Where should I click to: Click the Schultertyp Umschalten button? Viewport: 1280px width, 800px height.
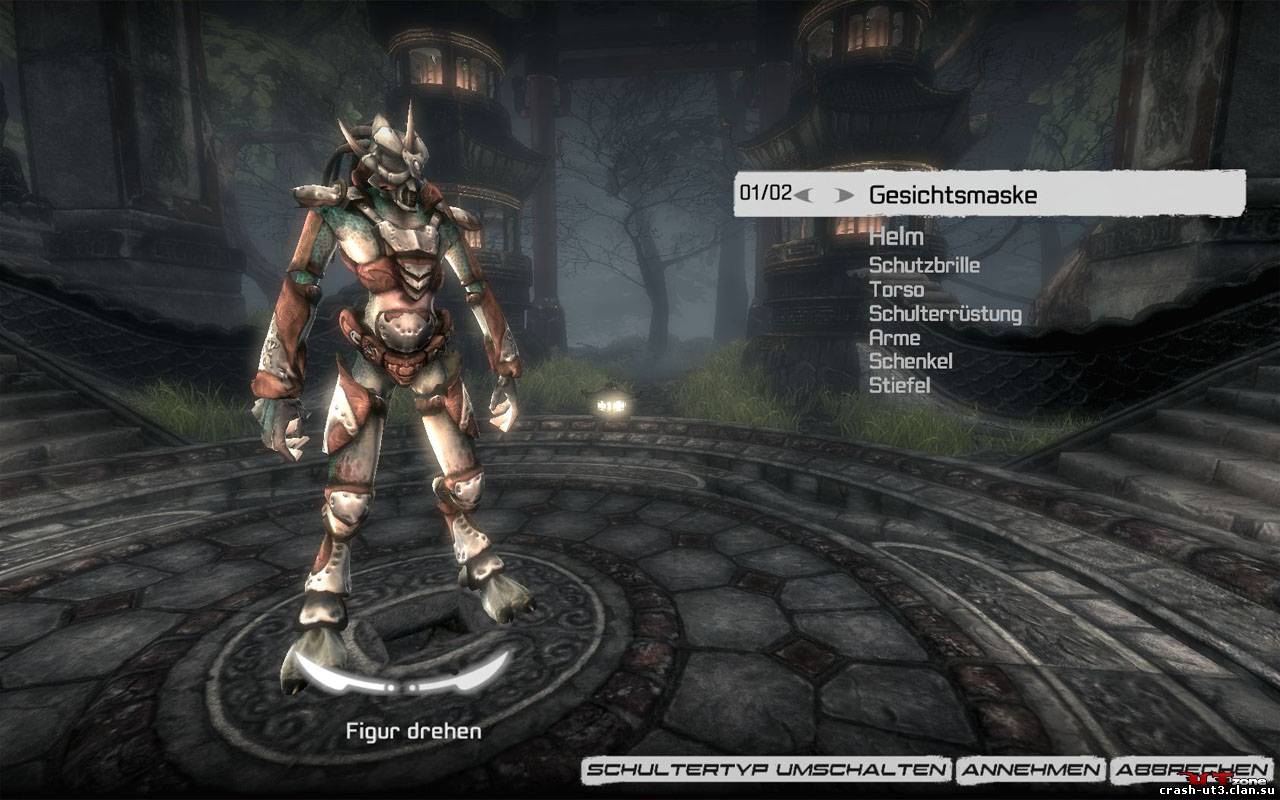(x=767, y=769)
